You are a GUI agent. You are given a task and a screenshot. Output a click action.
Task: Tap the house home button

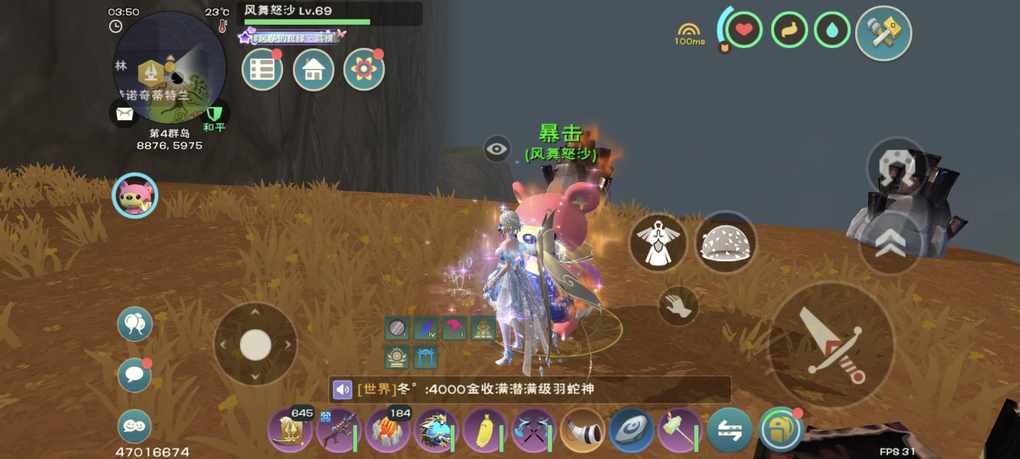click(x=313, y=69)
